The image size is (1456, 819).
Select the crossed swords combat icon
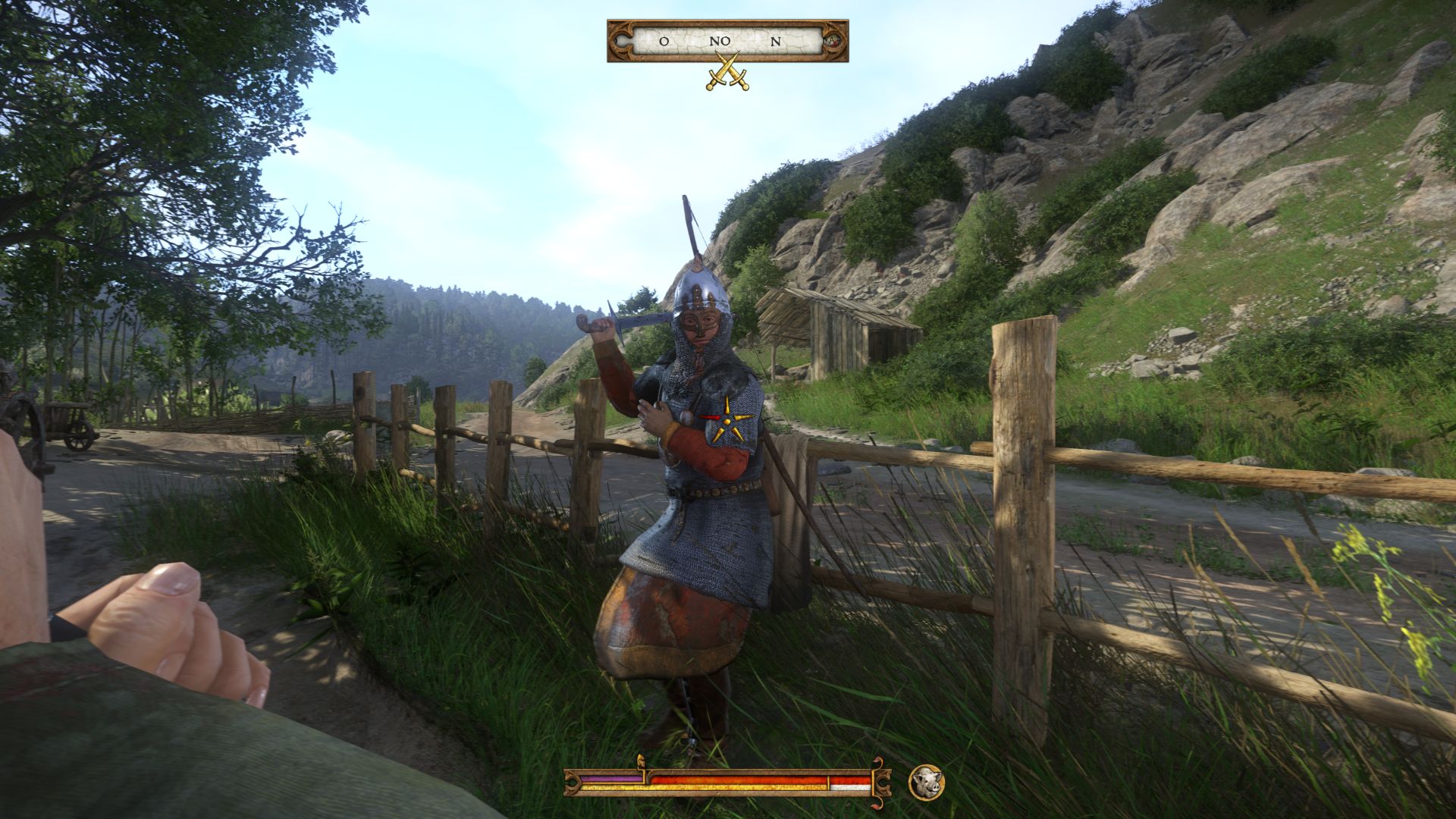pos(727,72)
